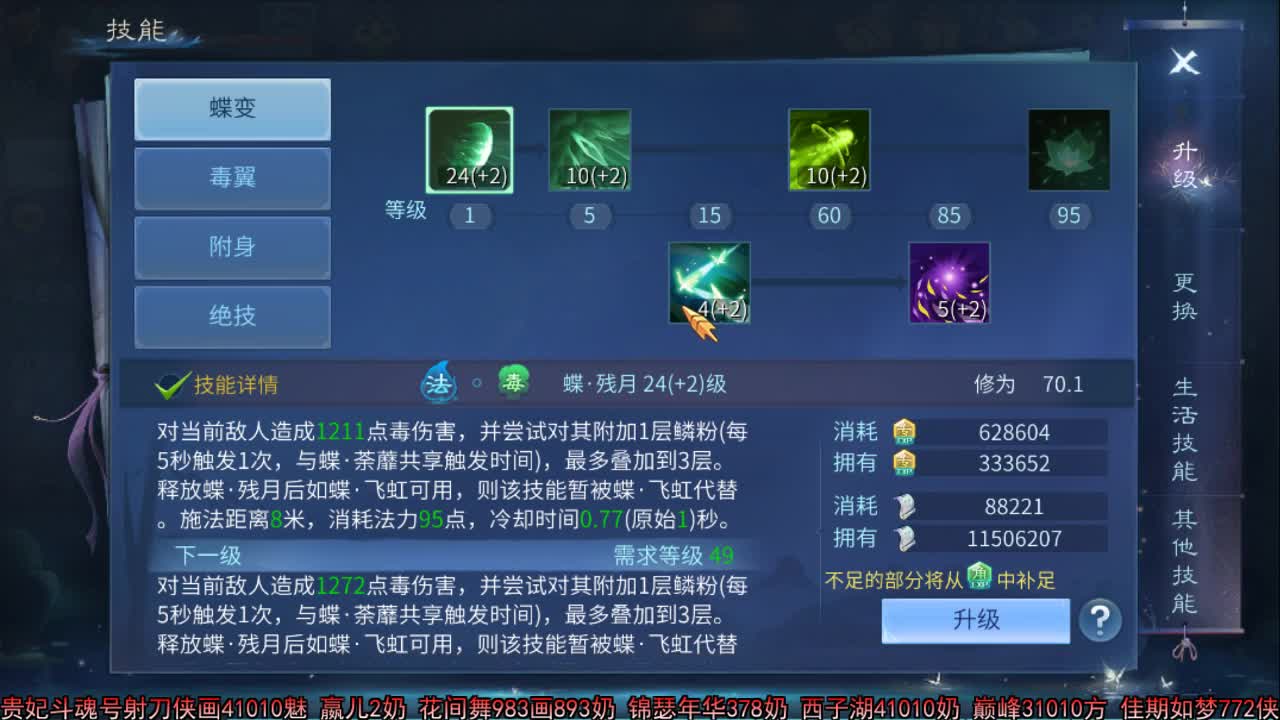Click the 法 element icon

click(x=438, y=383)
